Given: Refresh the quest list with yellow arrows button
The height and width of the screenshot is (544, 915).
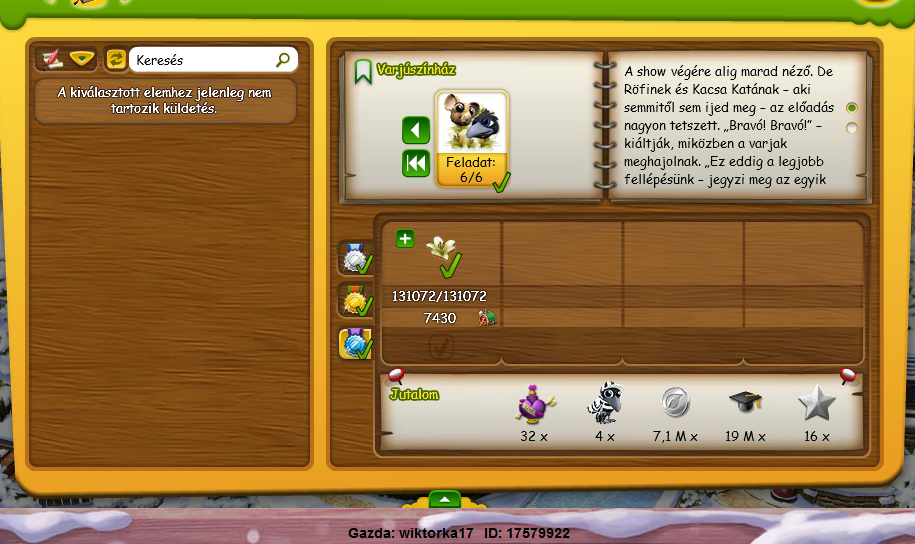Looking at the screenshot, I should click(x=116, y=60).
